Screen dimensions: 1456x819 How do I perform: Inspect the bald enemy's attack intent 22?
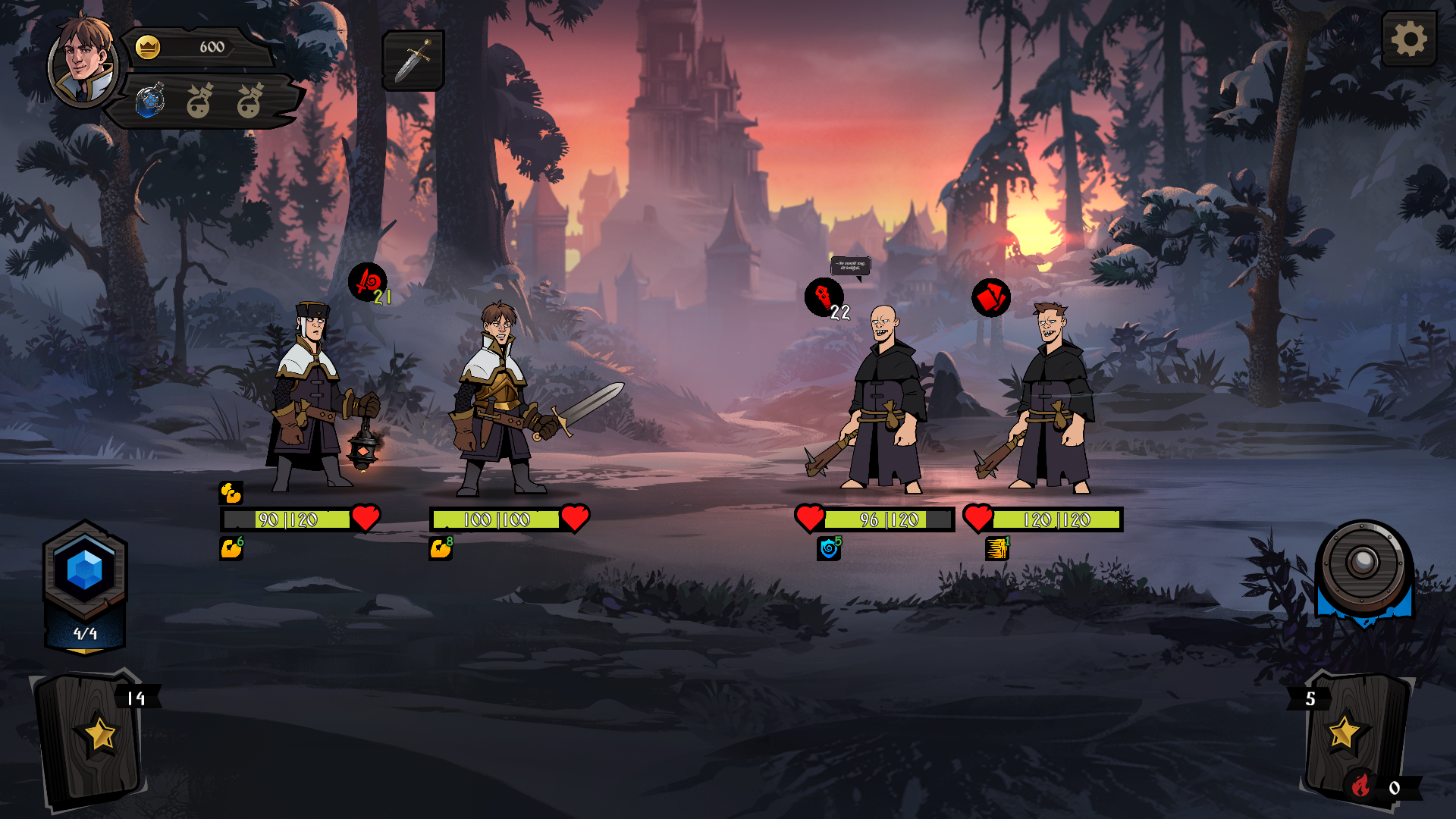824,297
